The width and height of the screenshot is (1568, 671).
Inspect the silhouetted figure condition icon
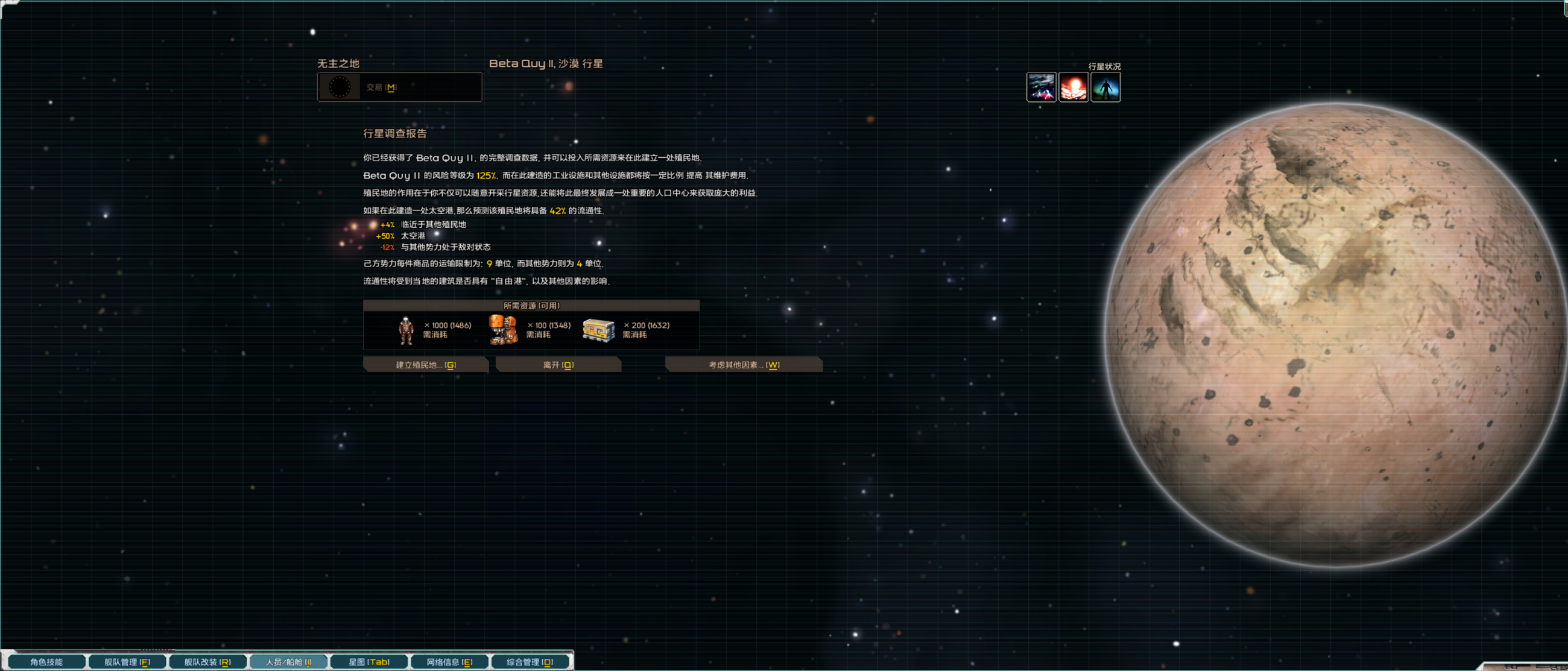[x=1105, y=87]
